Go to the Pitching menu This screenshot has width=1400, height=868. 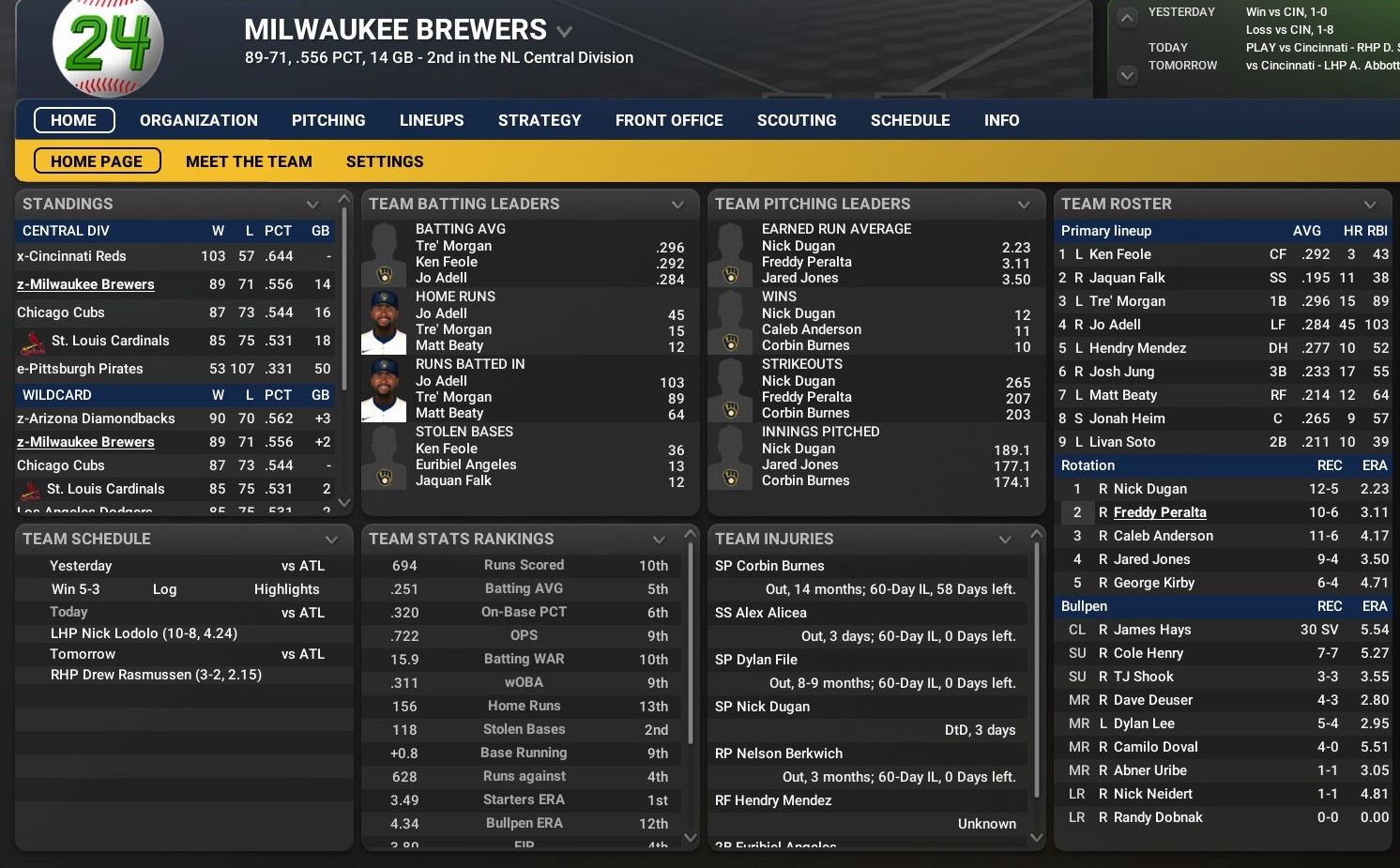pos(328,120)
